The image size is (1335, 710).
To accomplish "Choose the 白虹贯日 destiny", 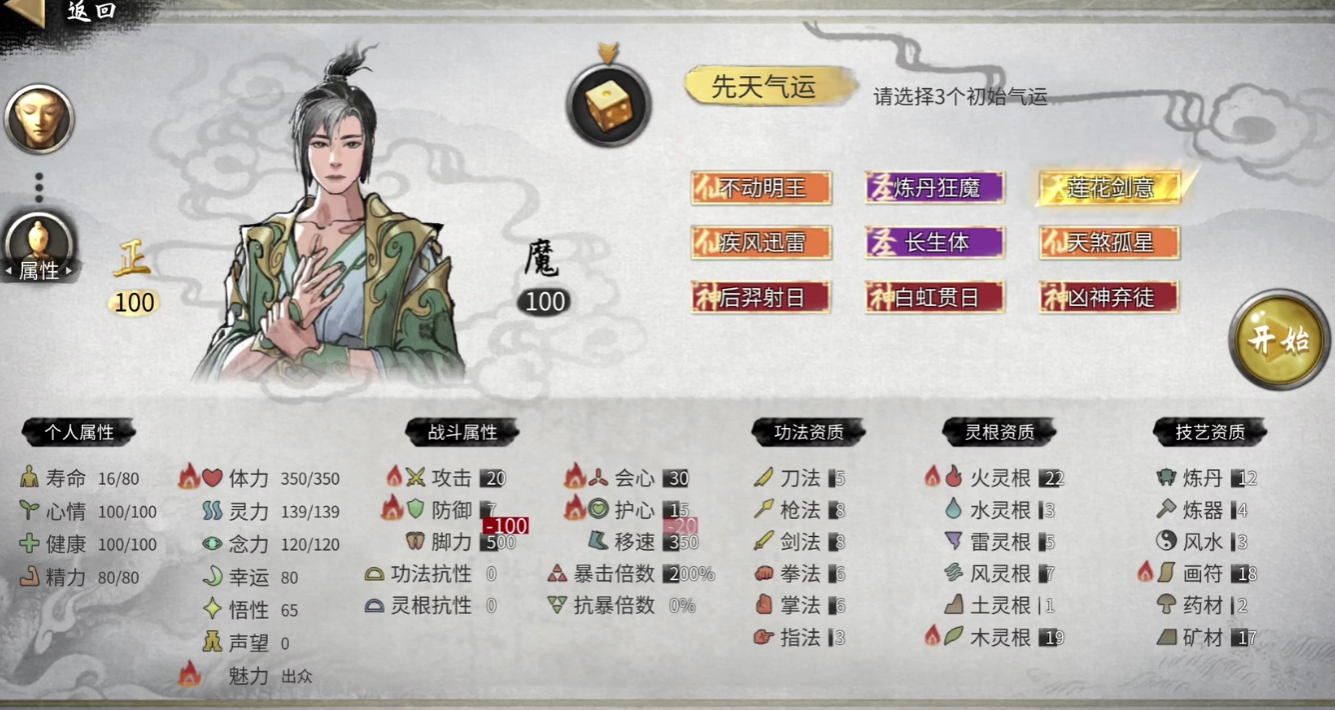I will 934,297.
